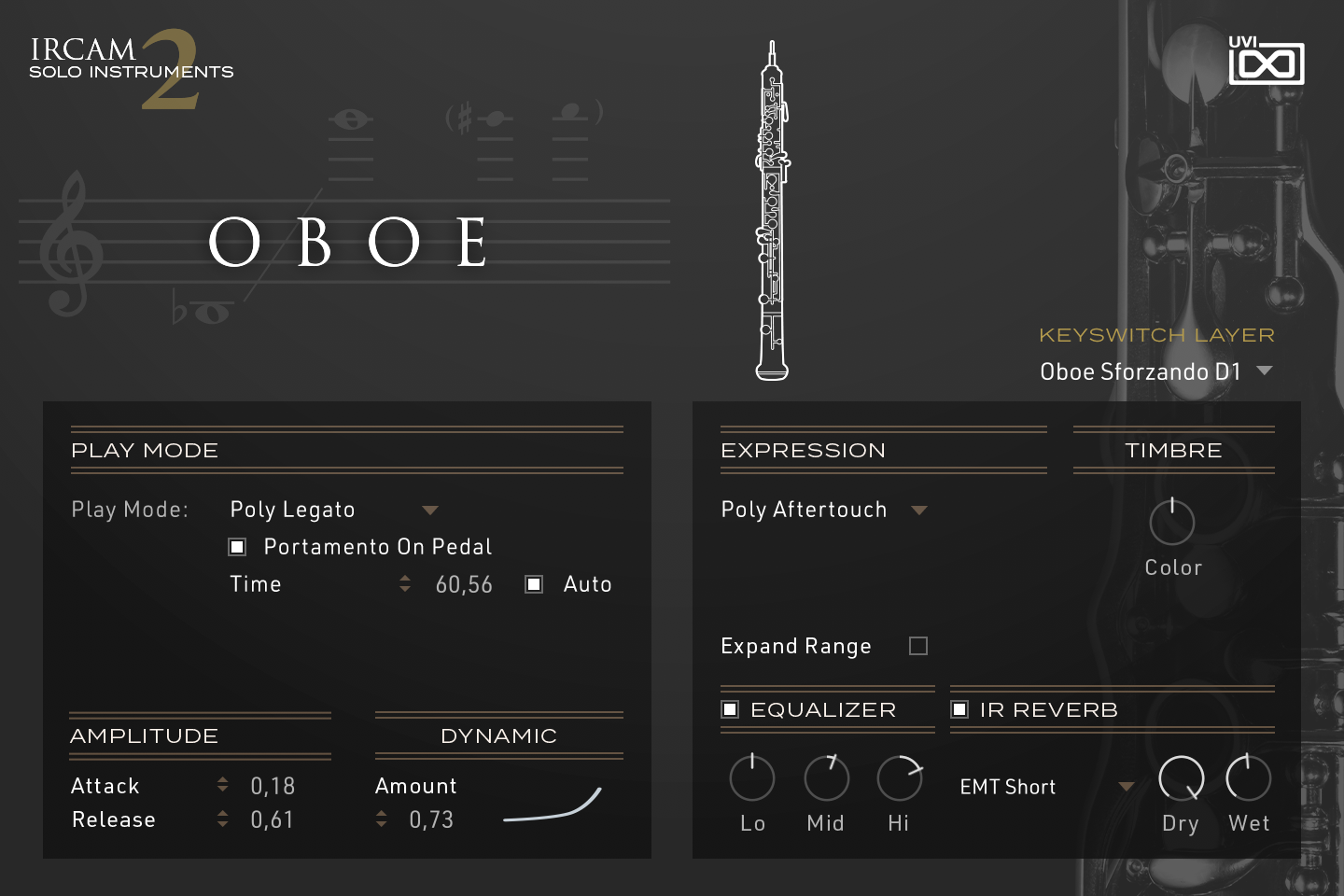Image resolution: width=1344 pixels, height=896 pixels.
Task: Adjust the Hi equalizer knob
Action: click(898, 777)
